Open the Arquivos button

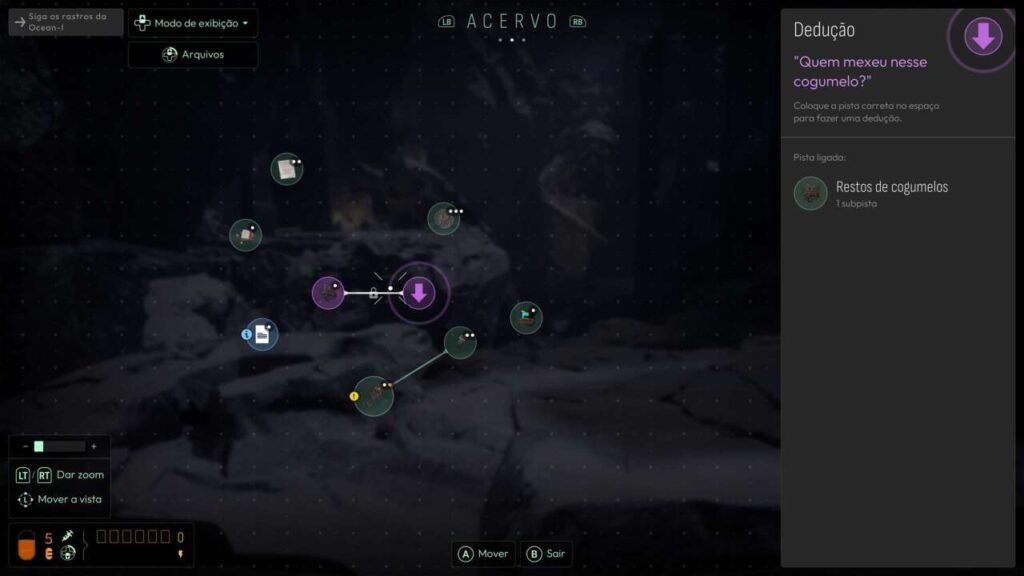pyautogui.click(x=193, y=54)
